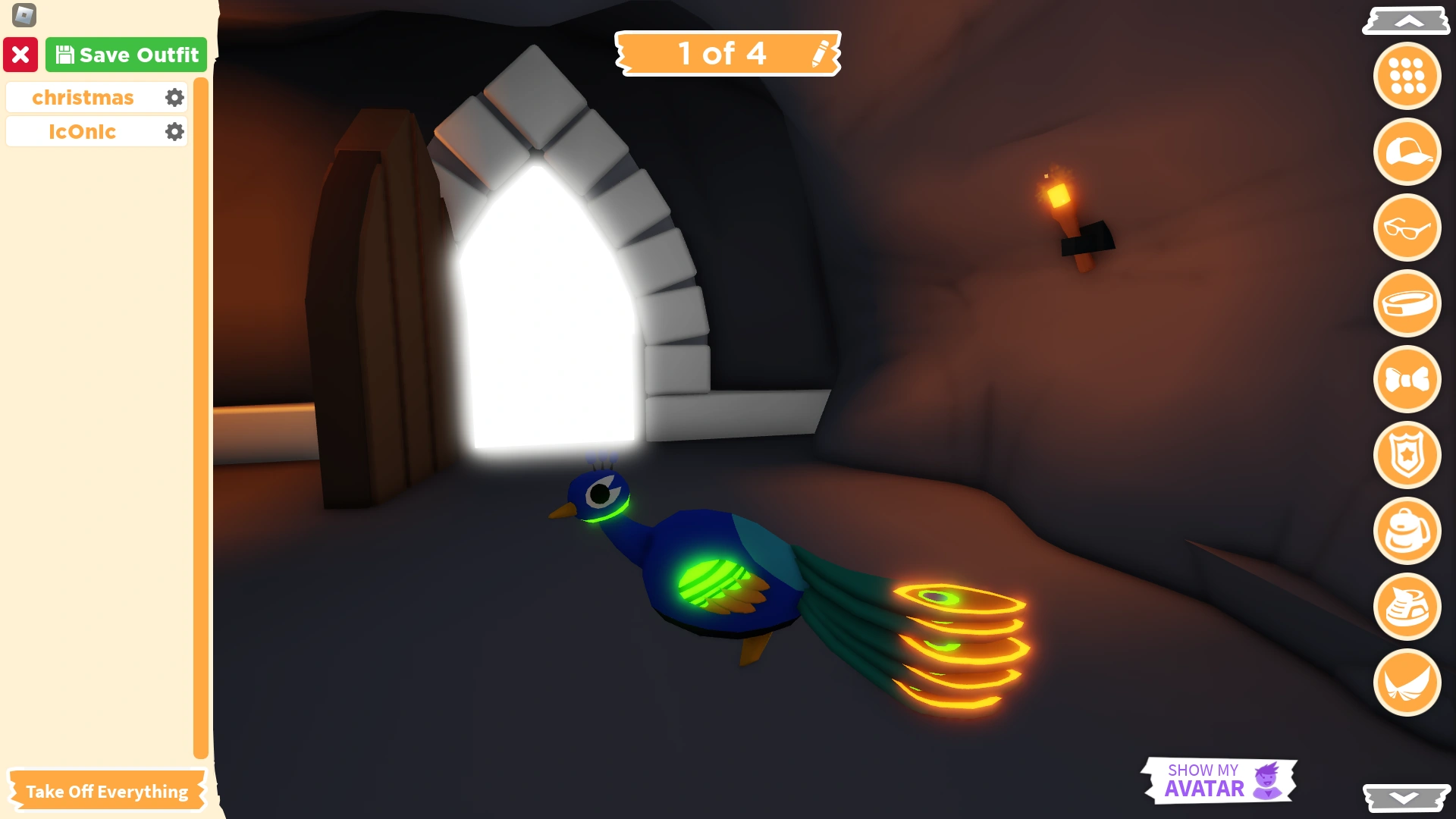
Task: Select the bow accessories category
Action: pos(1407,379)
